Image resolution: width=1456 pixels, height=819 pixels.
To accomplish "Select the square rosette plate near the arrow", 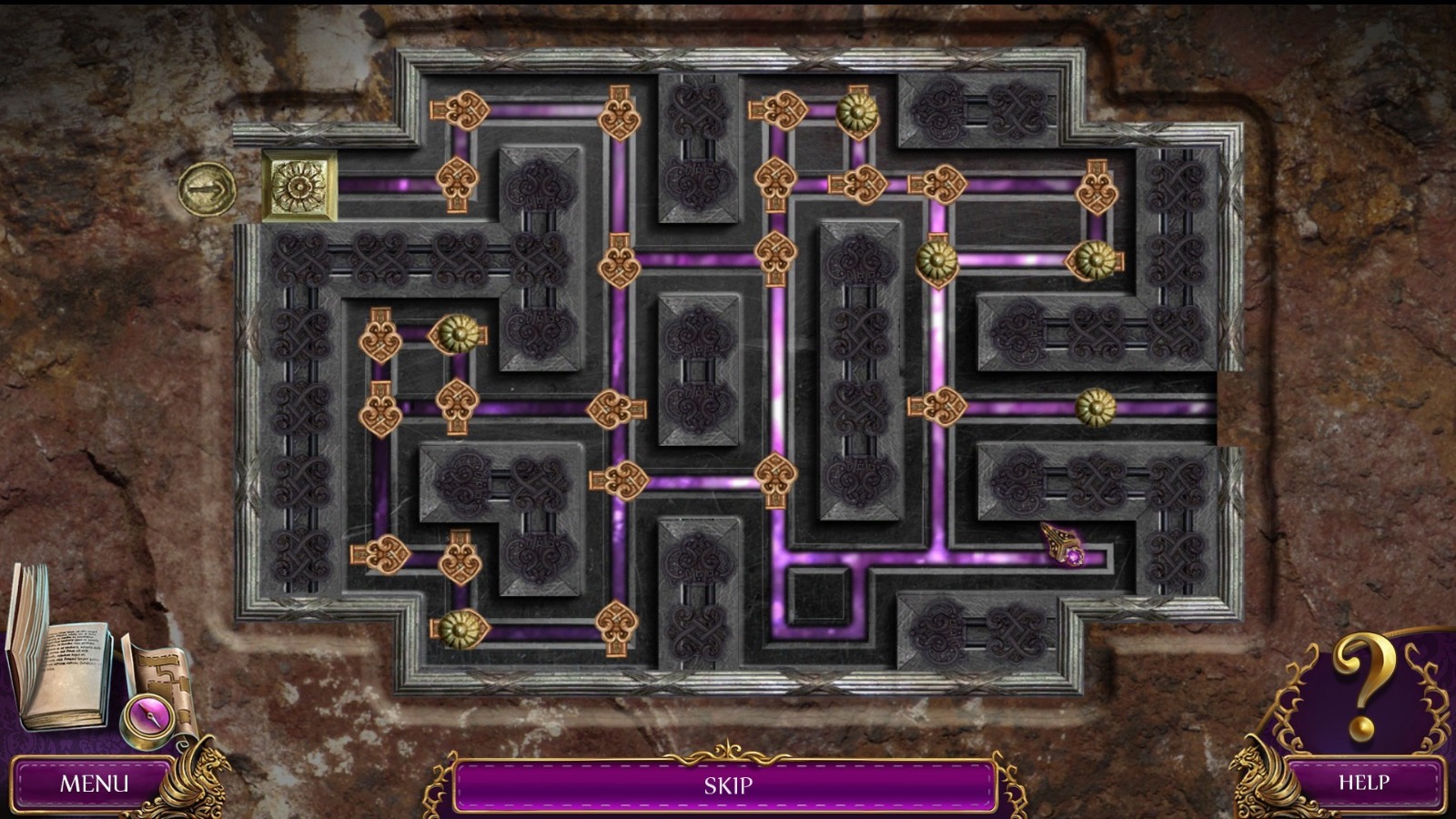I will tap(298, 186).
